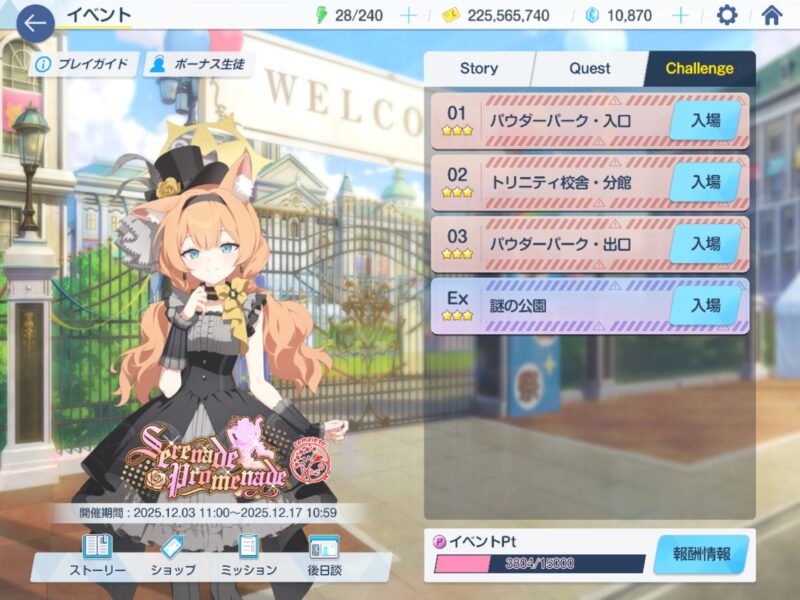The image size is (800, 600).
Task: Enter challenge 03 パウダーパーク・出口
Action: click(x=705, y=243)
